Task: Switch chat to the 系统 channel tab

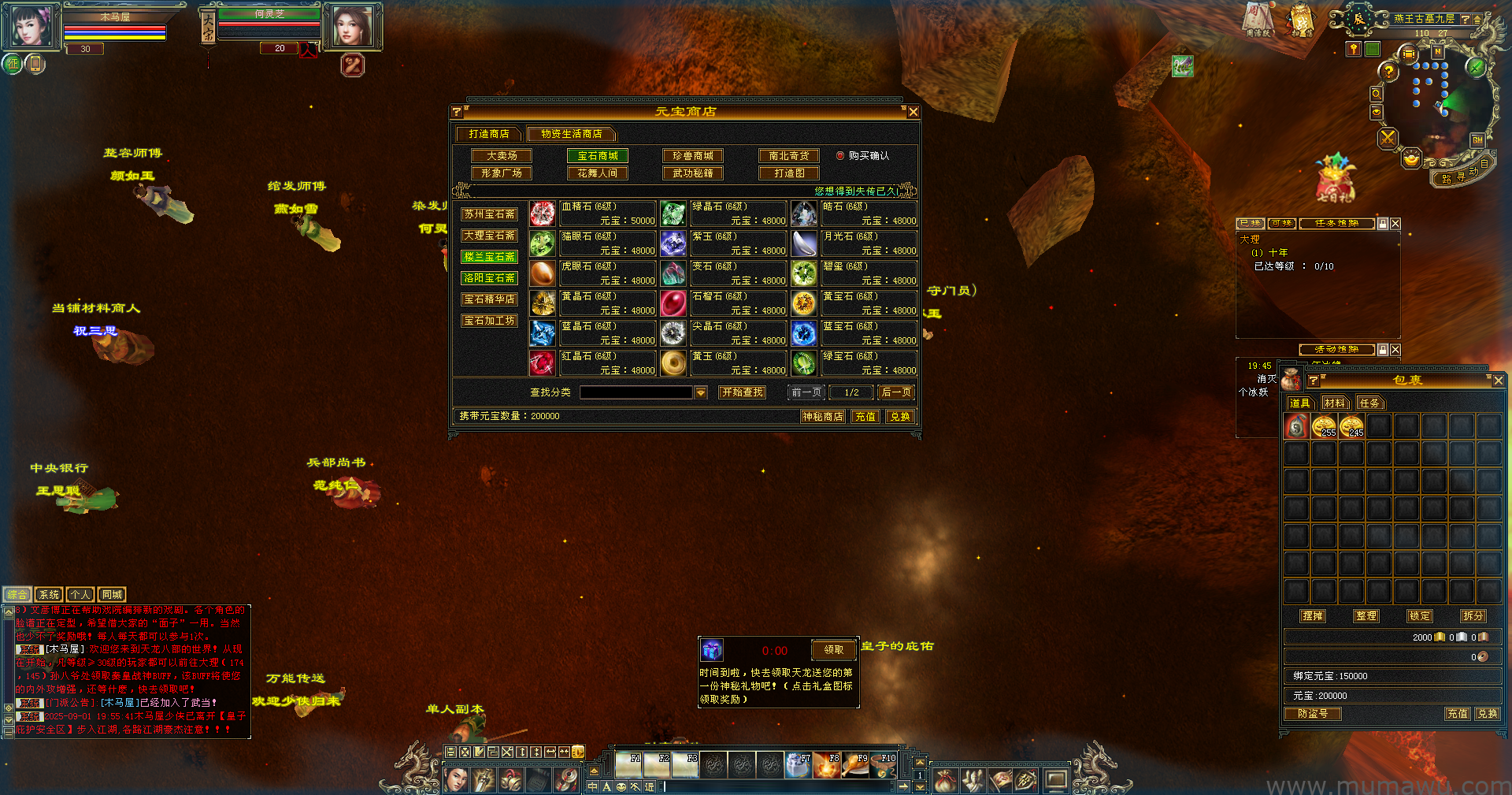Action: click(x=49, y=595)
